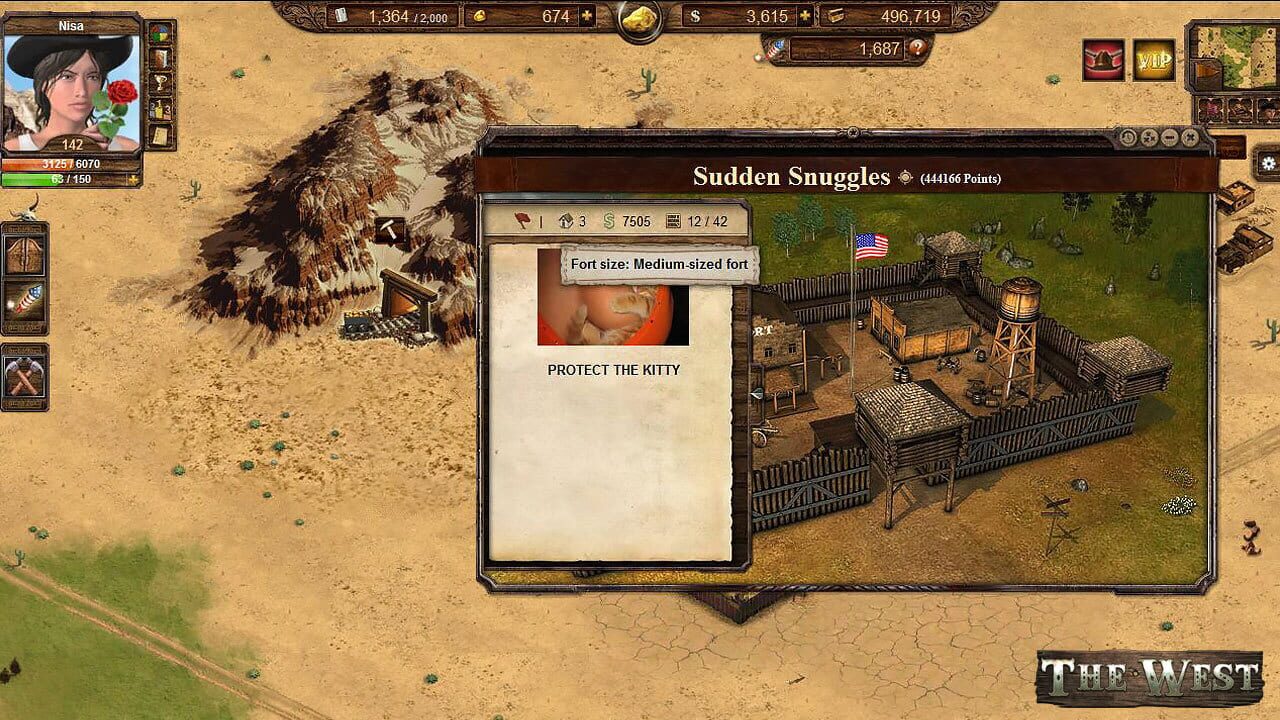Minimize the Sudden Snuggles window
Screen dimensions: 1280x720
pyautogui.click(x=1168, y=137)
